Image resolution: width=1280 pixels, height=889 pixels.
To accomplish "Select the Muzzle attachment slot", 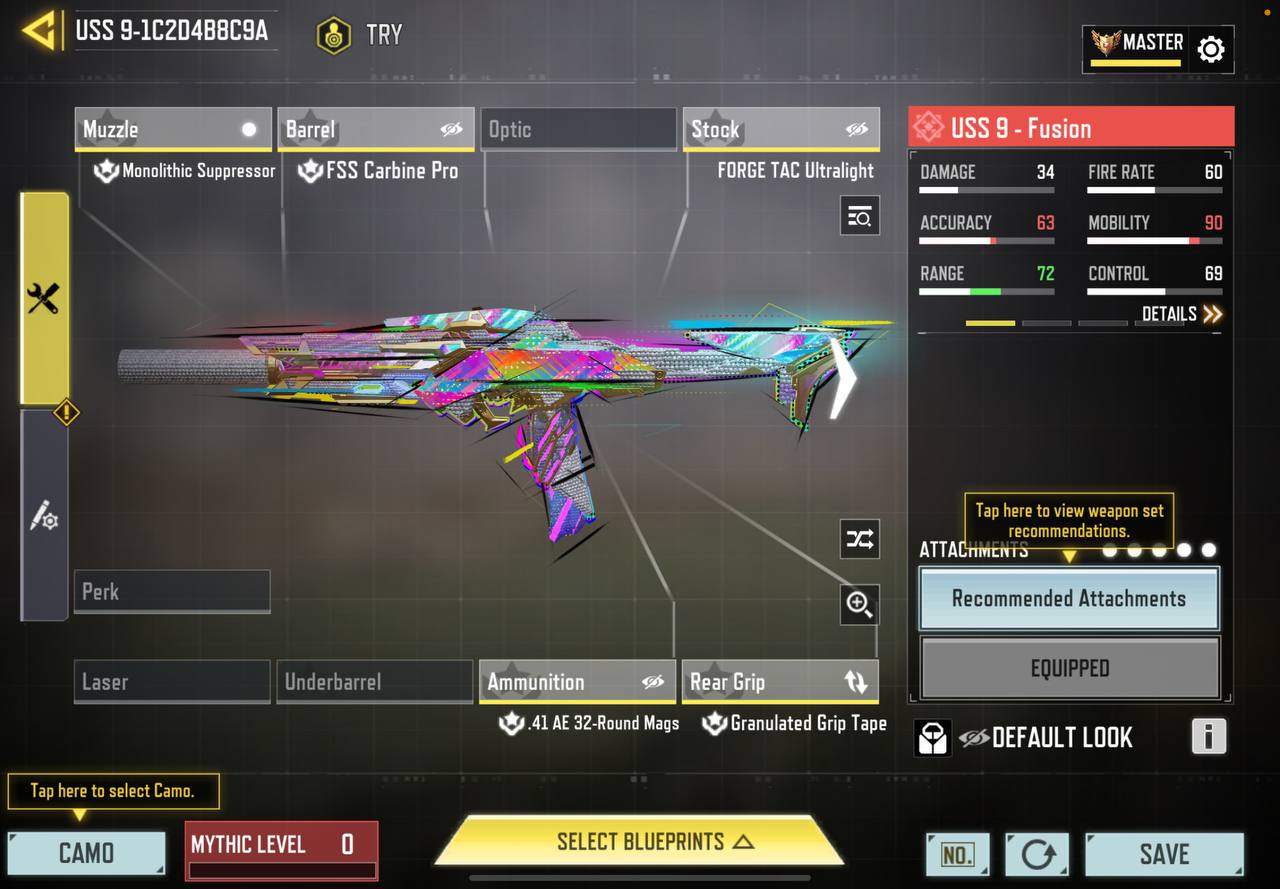I will click(172, 129).
